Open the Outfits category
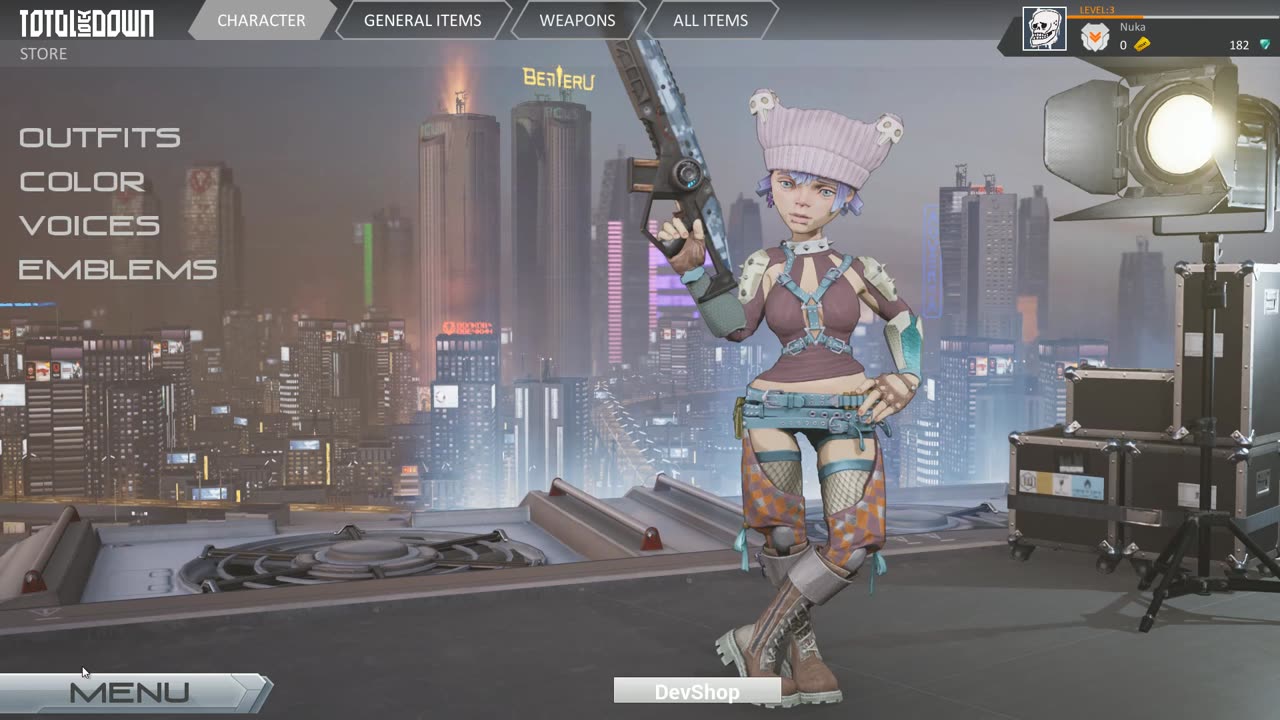 pos(100,137)
